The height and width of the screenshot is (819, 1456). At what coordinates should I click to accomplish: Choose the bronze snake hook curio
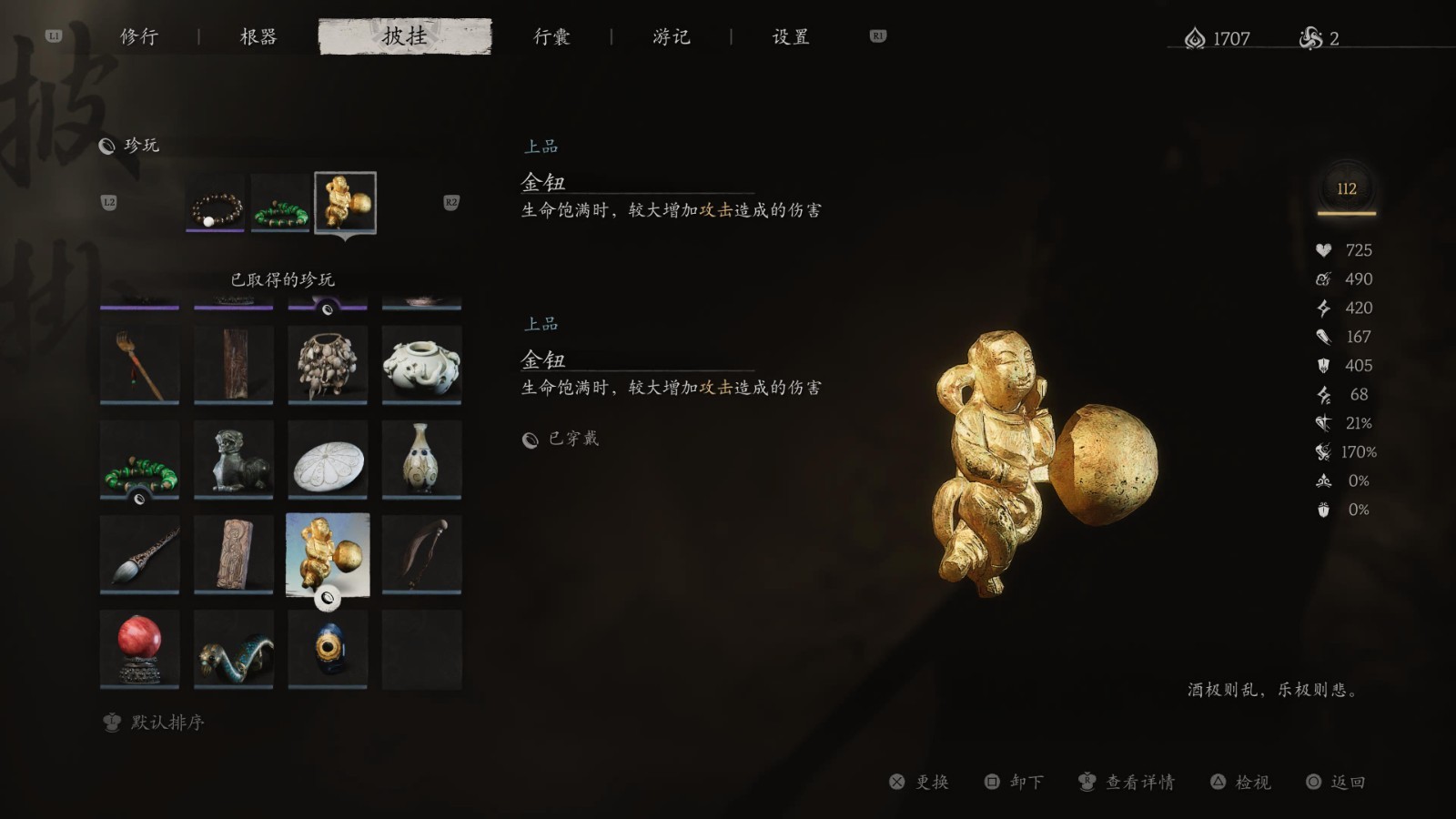coord(234,648)
